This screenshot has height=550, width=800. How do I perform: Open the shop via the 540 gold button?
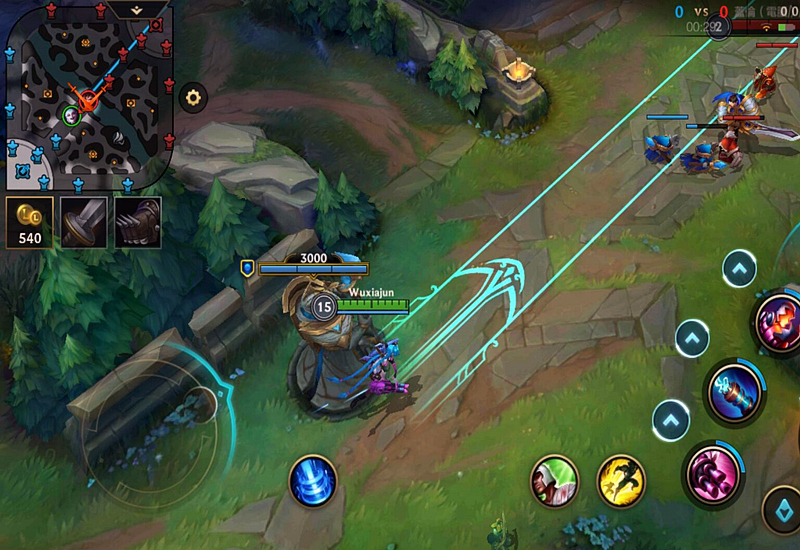(x=29, y=222)
